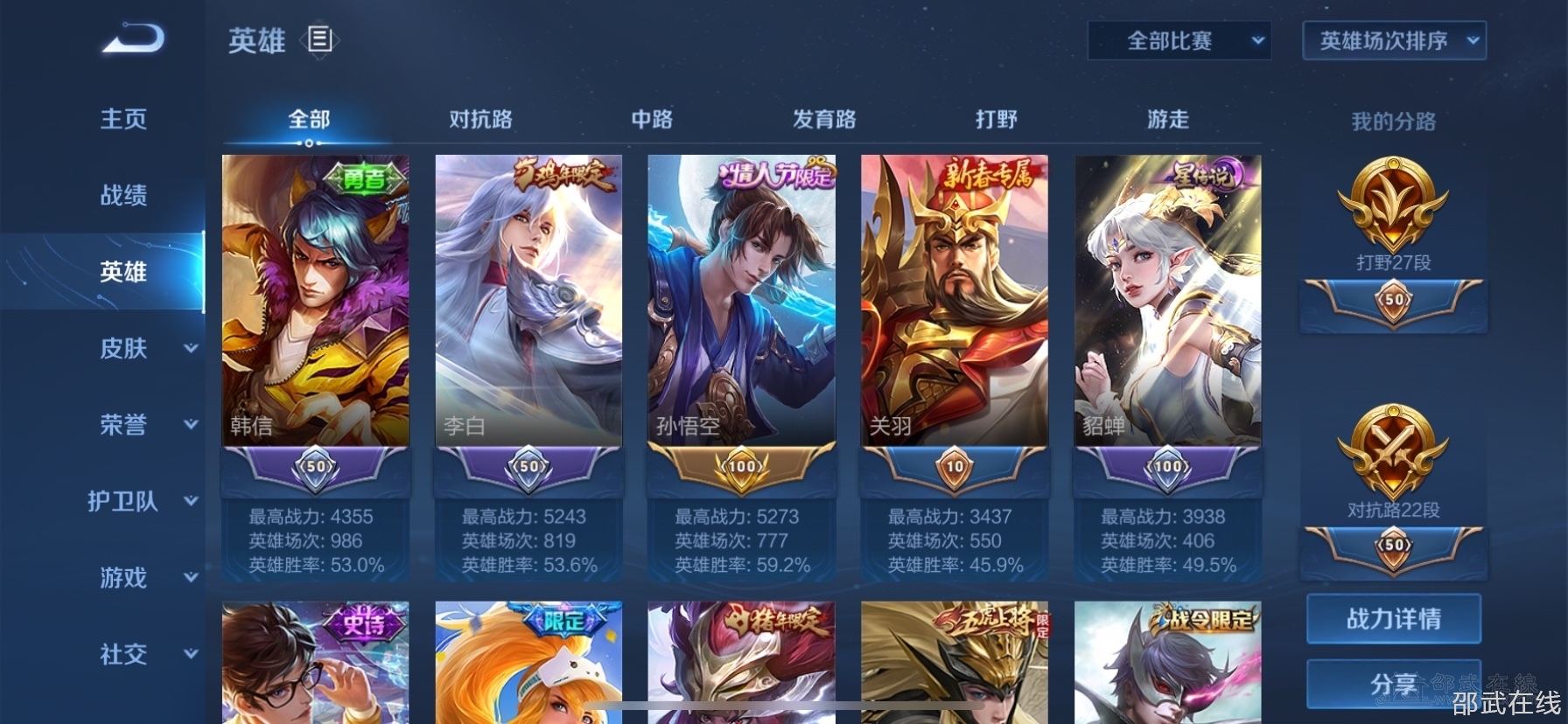Screen dimensions: 1568x724
Task: Open the 全部比赛 dropdown
Action: (1177, 40)
